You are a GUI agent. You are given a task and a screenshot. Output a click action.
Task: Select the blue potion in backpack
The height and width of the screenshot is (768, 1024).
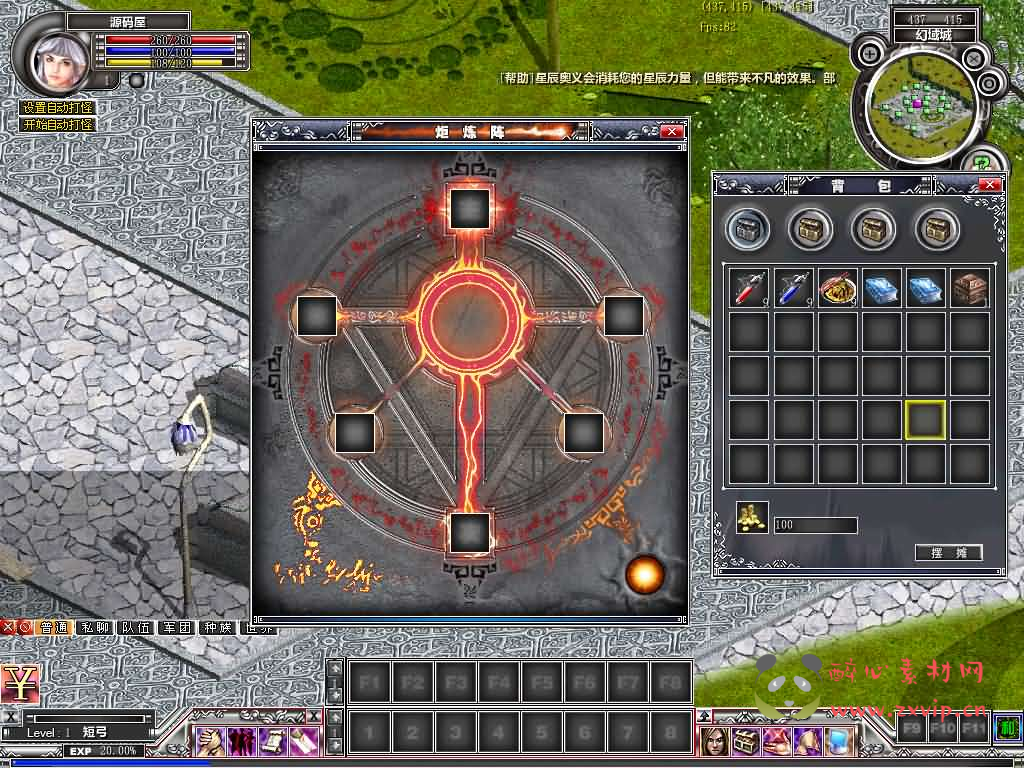[x=793, y=288]
